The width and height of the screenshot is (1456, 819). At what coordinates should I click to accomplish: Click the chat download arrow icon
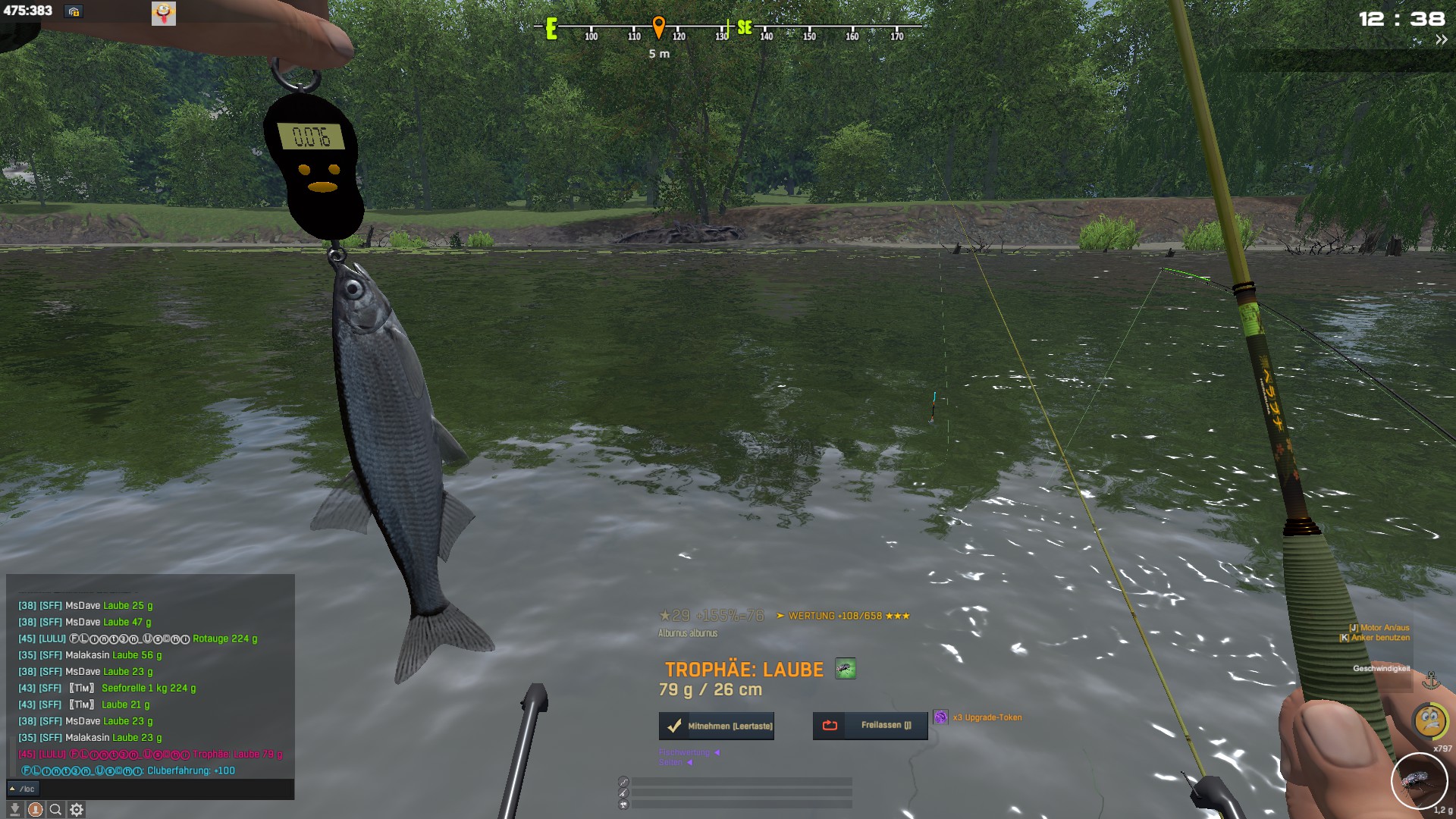(14, 810)
